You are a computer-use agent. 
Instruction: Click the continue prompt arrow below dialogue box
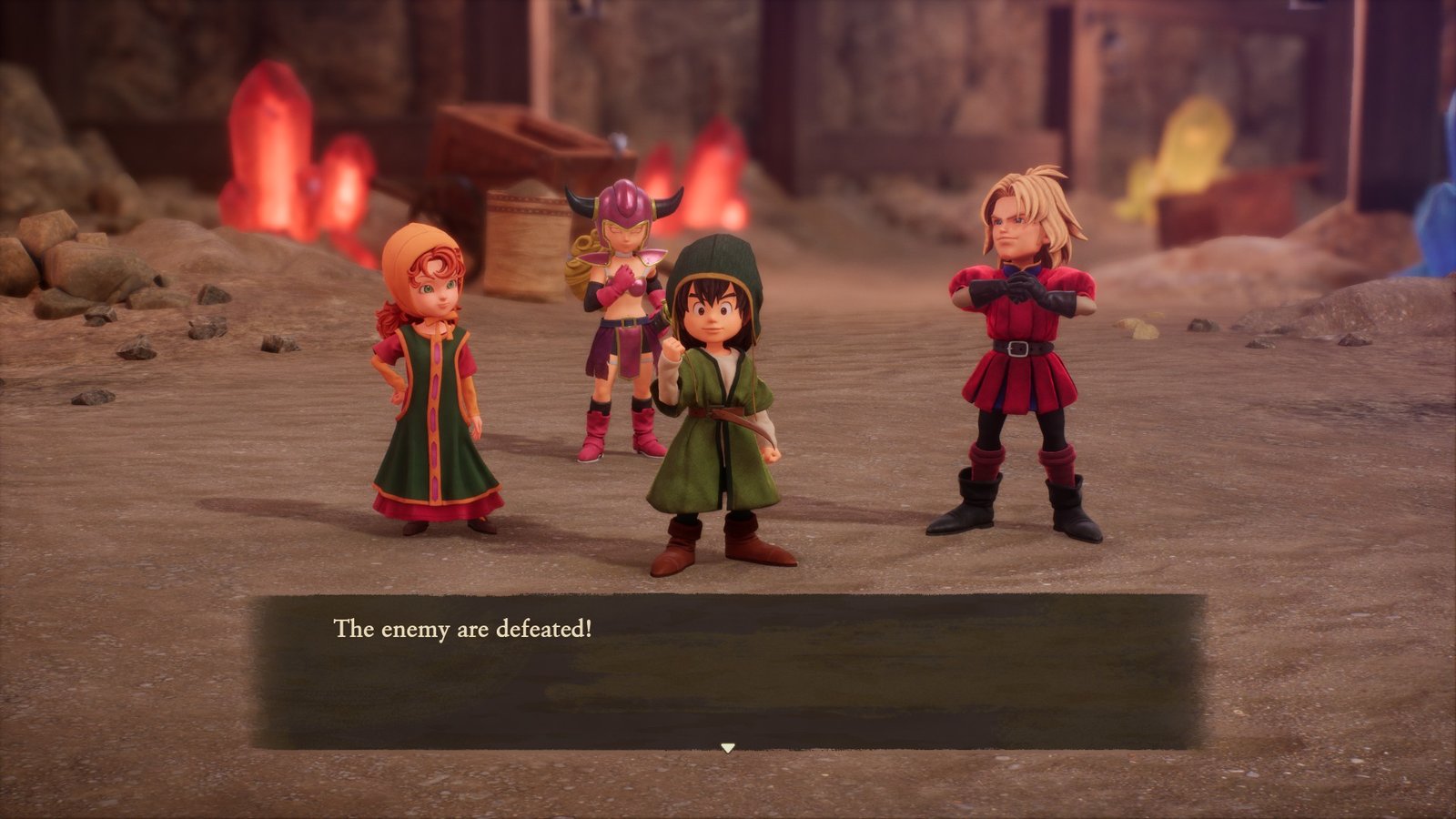coord(728,748)
